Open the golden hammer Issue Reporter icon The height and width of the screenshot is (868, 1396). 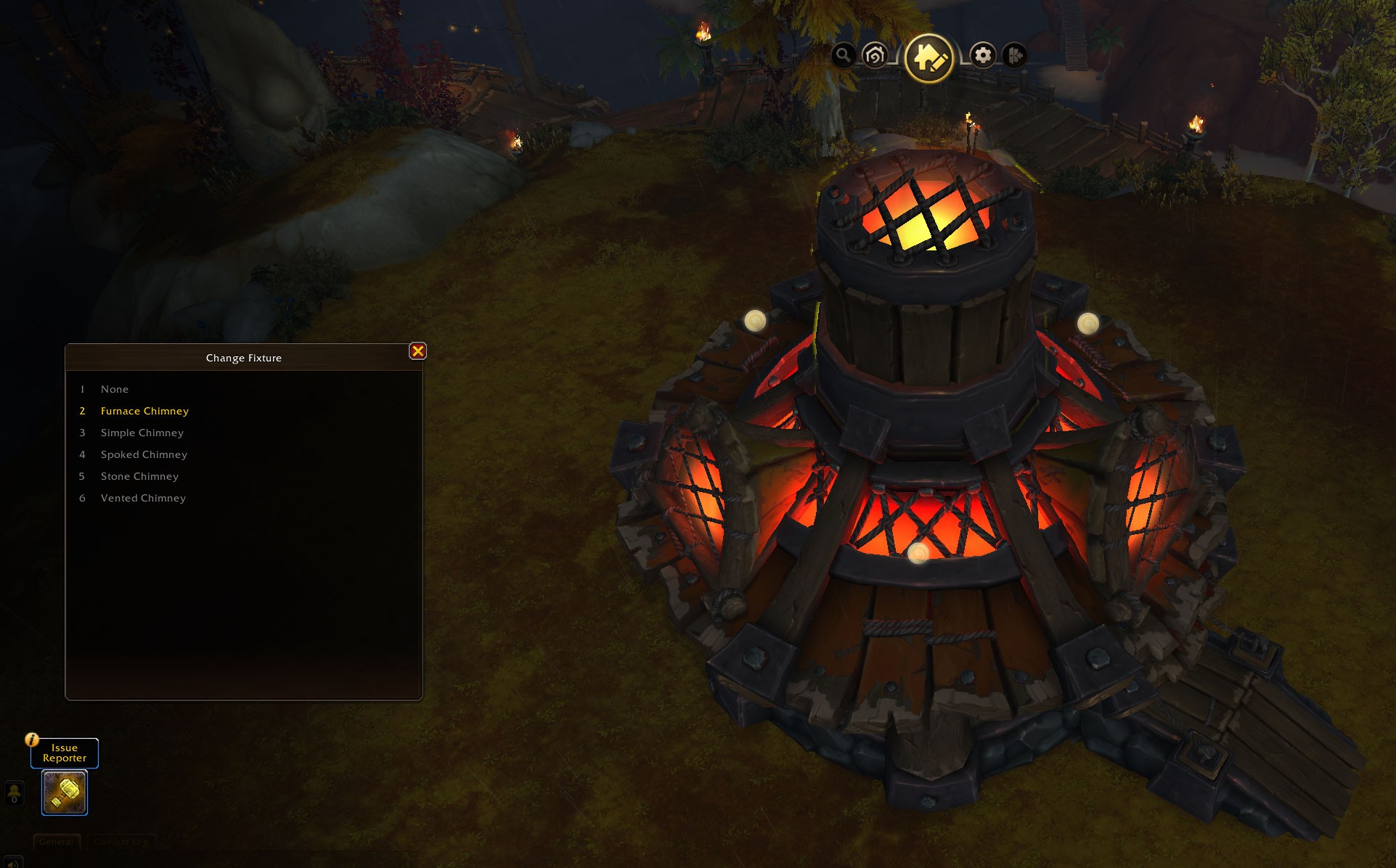point(65,793)
